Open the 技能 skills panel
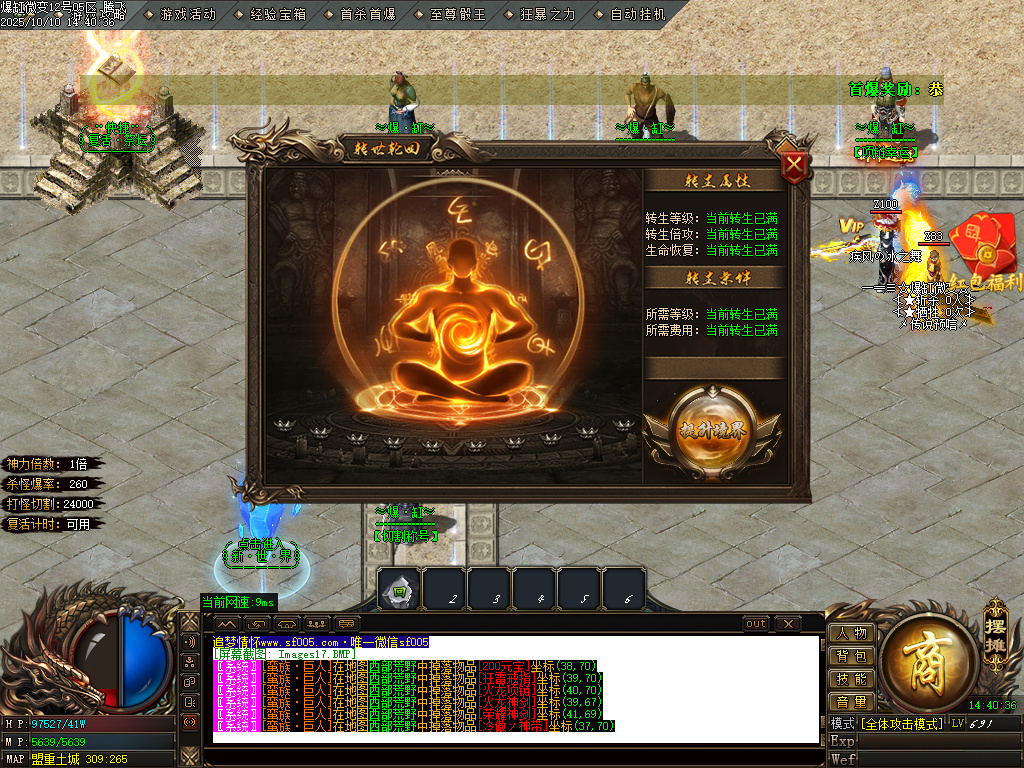The image size is (1024, 768). pyautogui.click(x=851, y=679)
